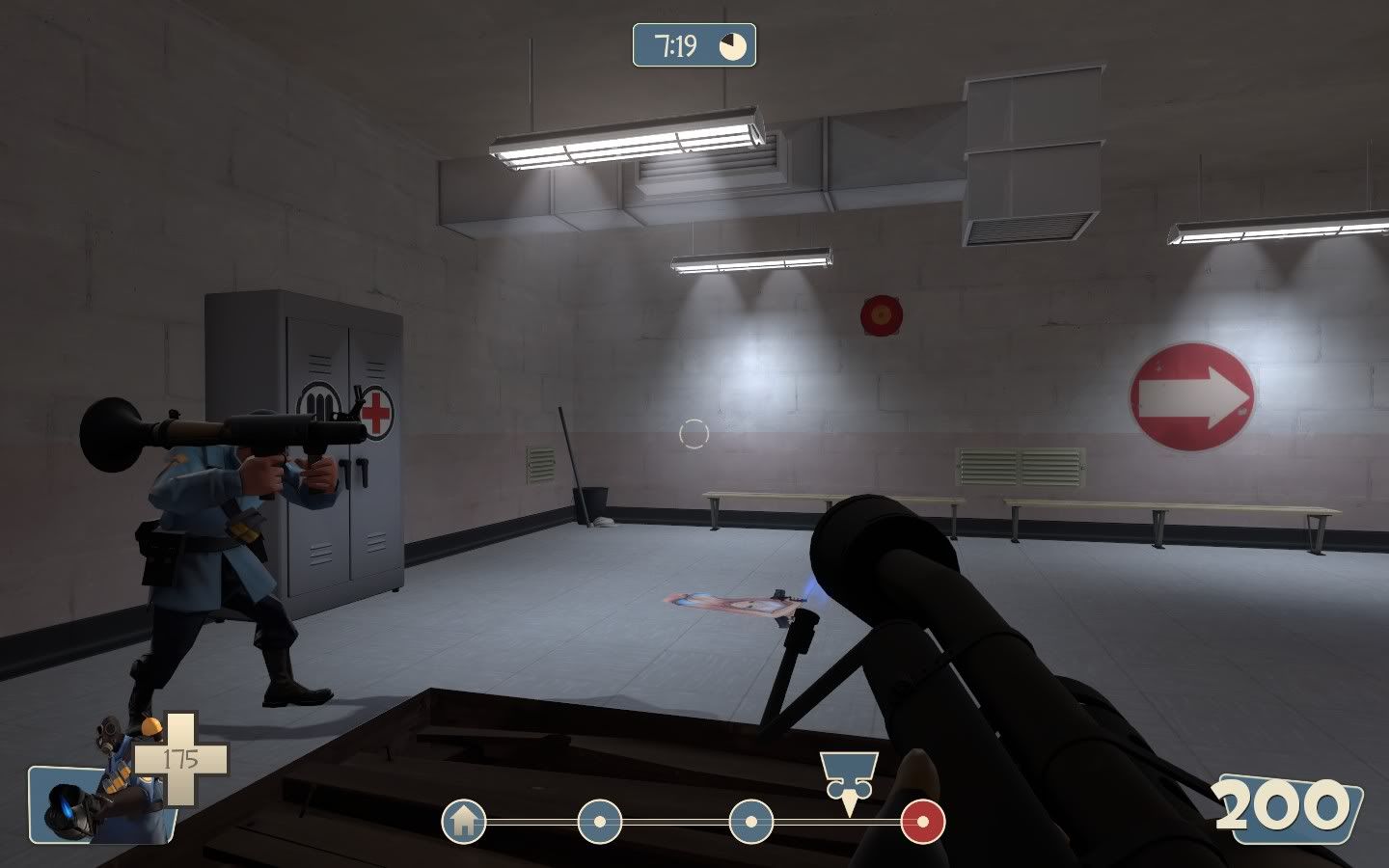Select the middle blue control point icon

pos(749,823)
